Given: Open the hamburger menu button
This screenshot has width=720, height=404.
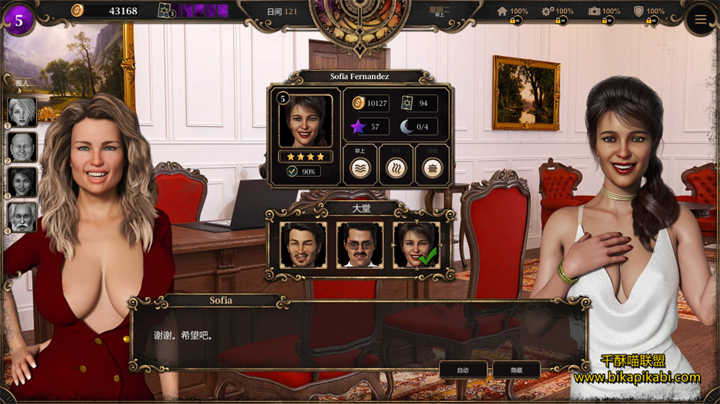Looking at the screenshot, I should pyautogui.click(x=700, y=18).
